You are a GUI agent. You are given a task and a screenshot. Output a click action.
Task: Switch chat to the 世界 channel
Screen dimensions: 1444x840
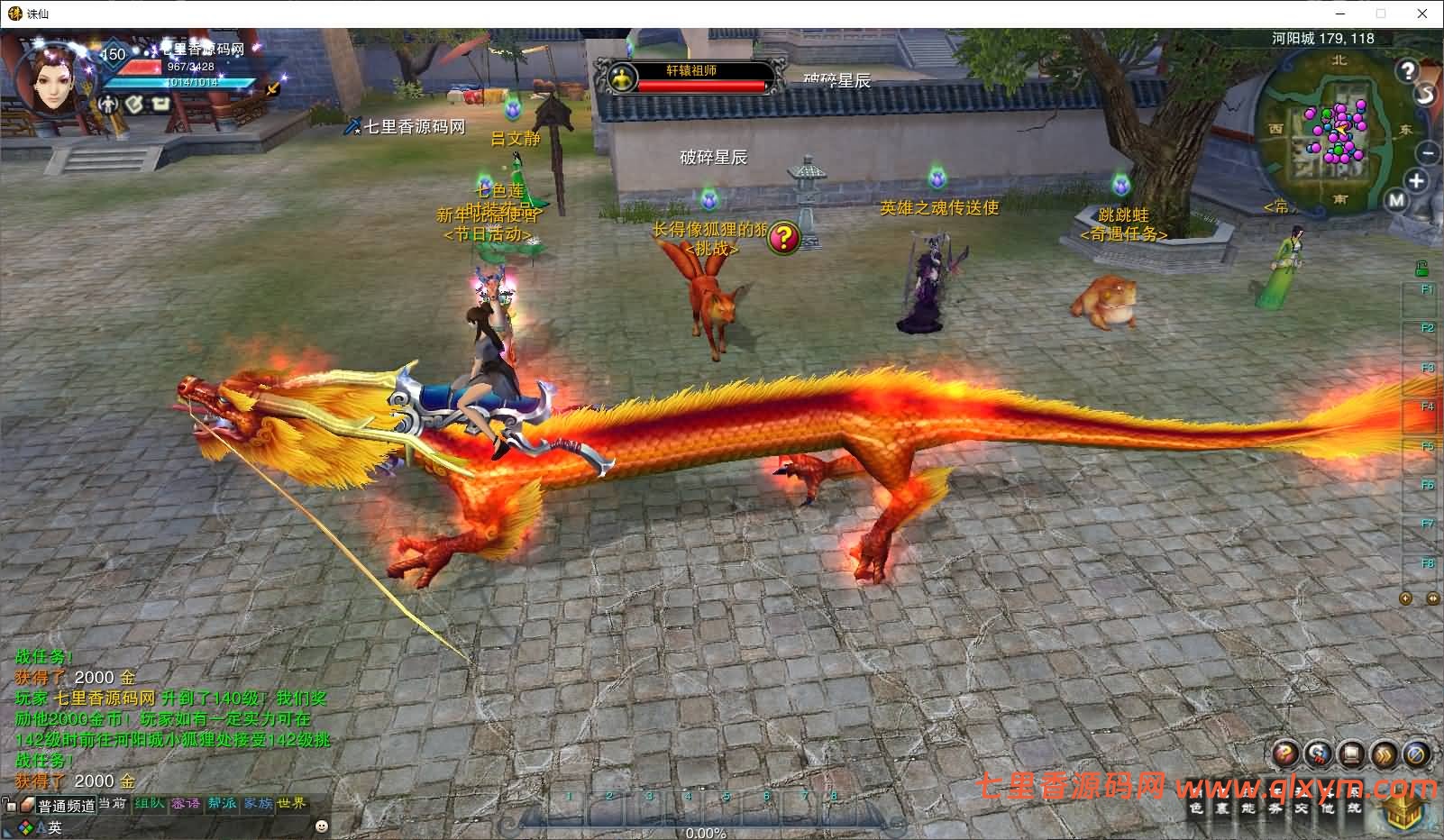point(292,803)
